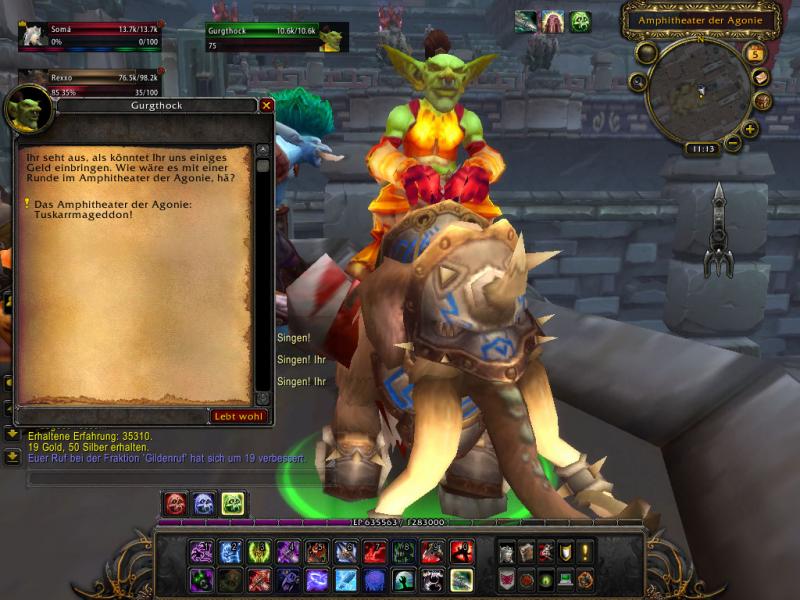Viewport: 800px width, 600px height.
Task: Zoom in the minimap with plus button
Action: click(750, 129)
